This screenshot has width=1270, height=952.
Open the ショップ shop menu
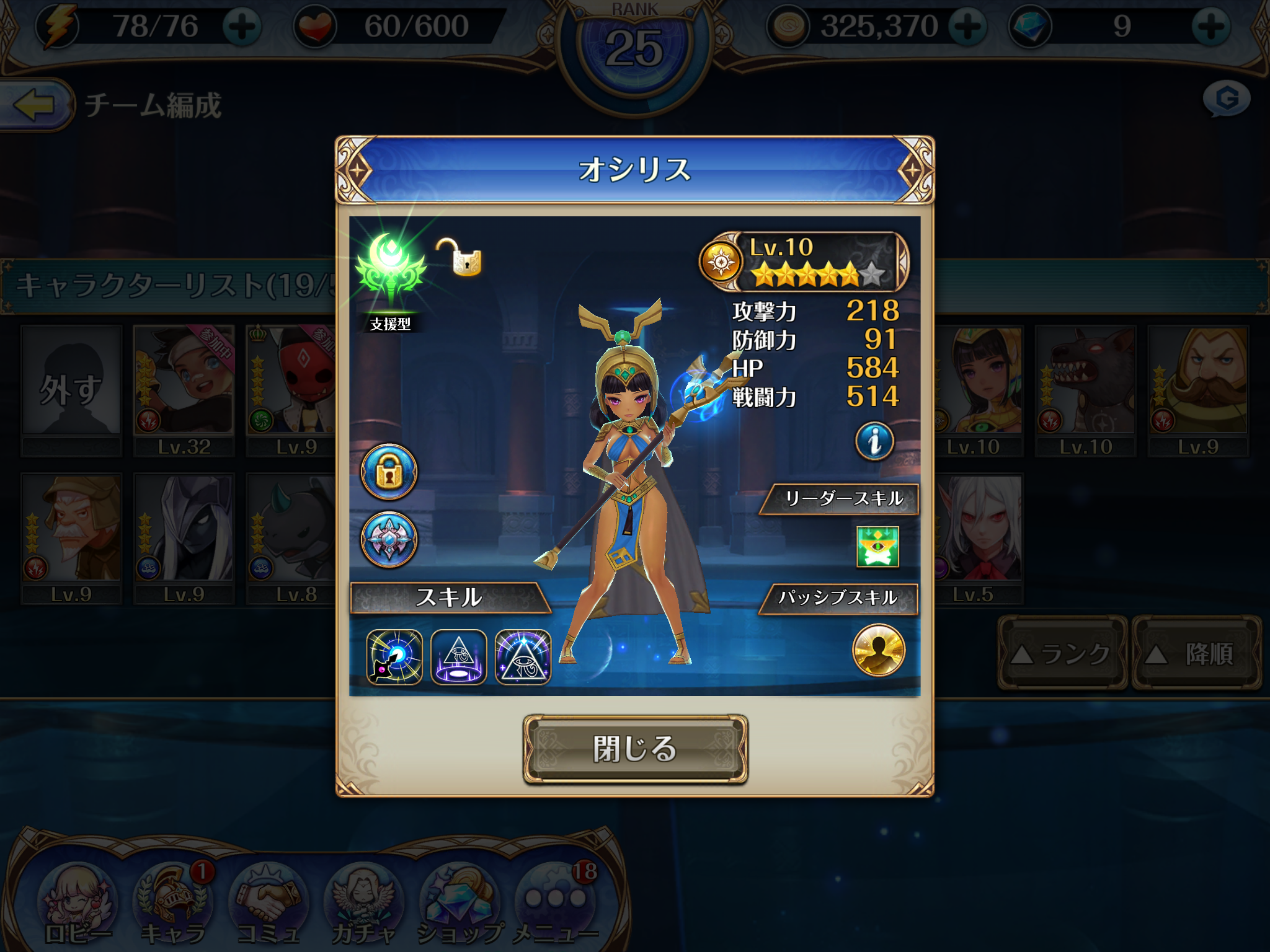[460, 905]
